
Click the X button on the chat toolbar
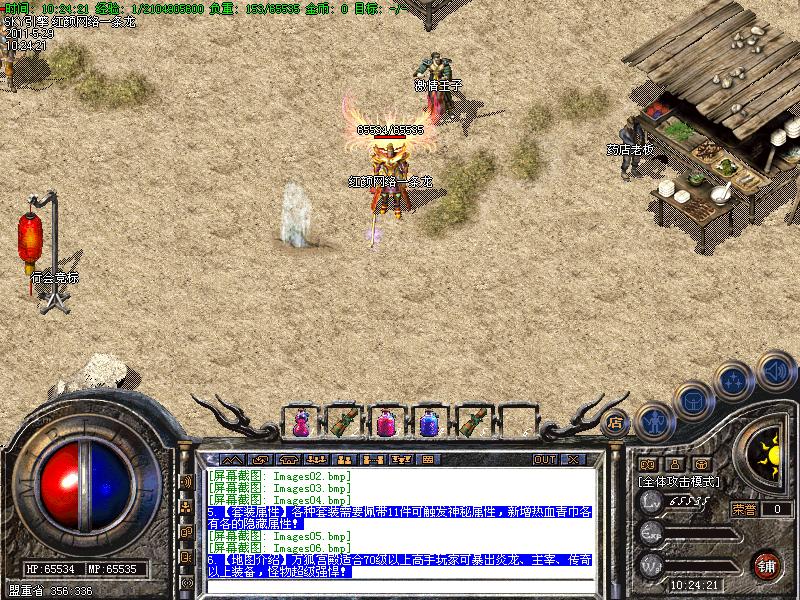(573, 459)
